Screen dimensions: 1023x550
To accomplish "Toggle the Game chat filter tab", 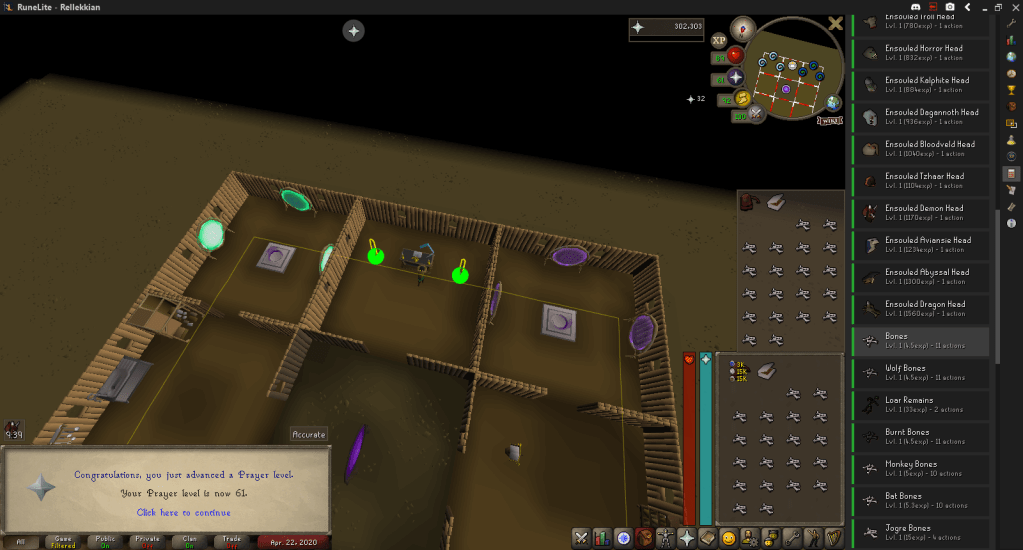I will click(x=63, y=541).
